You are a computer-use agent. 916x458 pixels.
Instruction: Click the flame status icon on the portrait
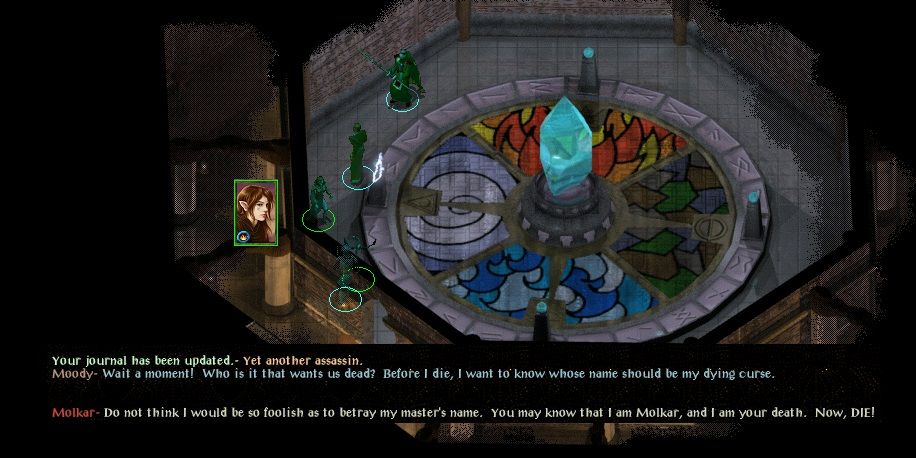click(244, 236)
